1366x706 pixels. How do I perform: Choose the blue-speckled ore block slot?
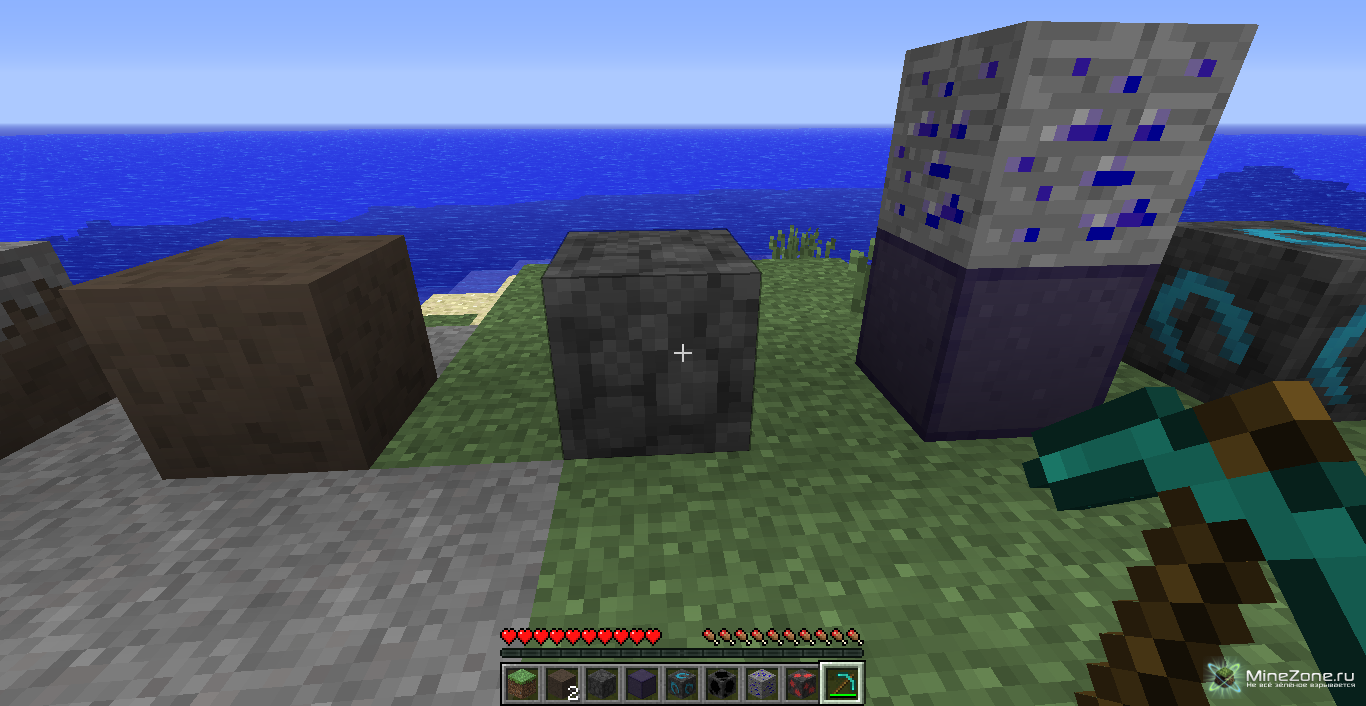pyautogui.click(x=760, y=684)
